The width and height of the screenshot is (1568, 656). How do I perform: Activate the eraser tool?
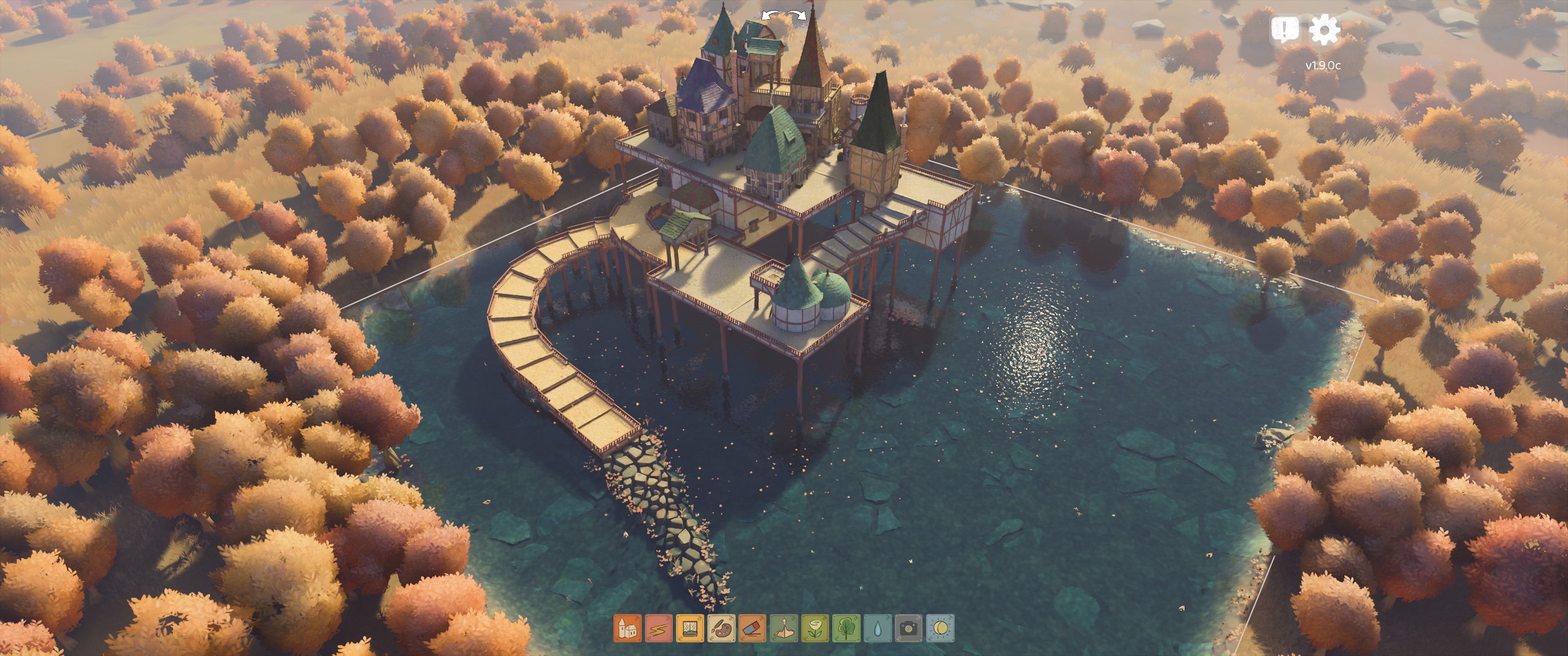point(753,627)
